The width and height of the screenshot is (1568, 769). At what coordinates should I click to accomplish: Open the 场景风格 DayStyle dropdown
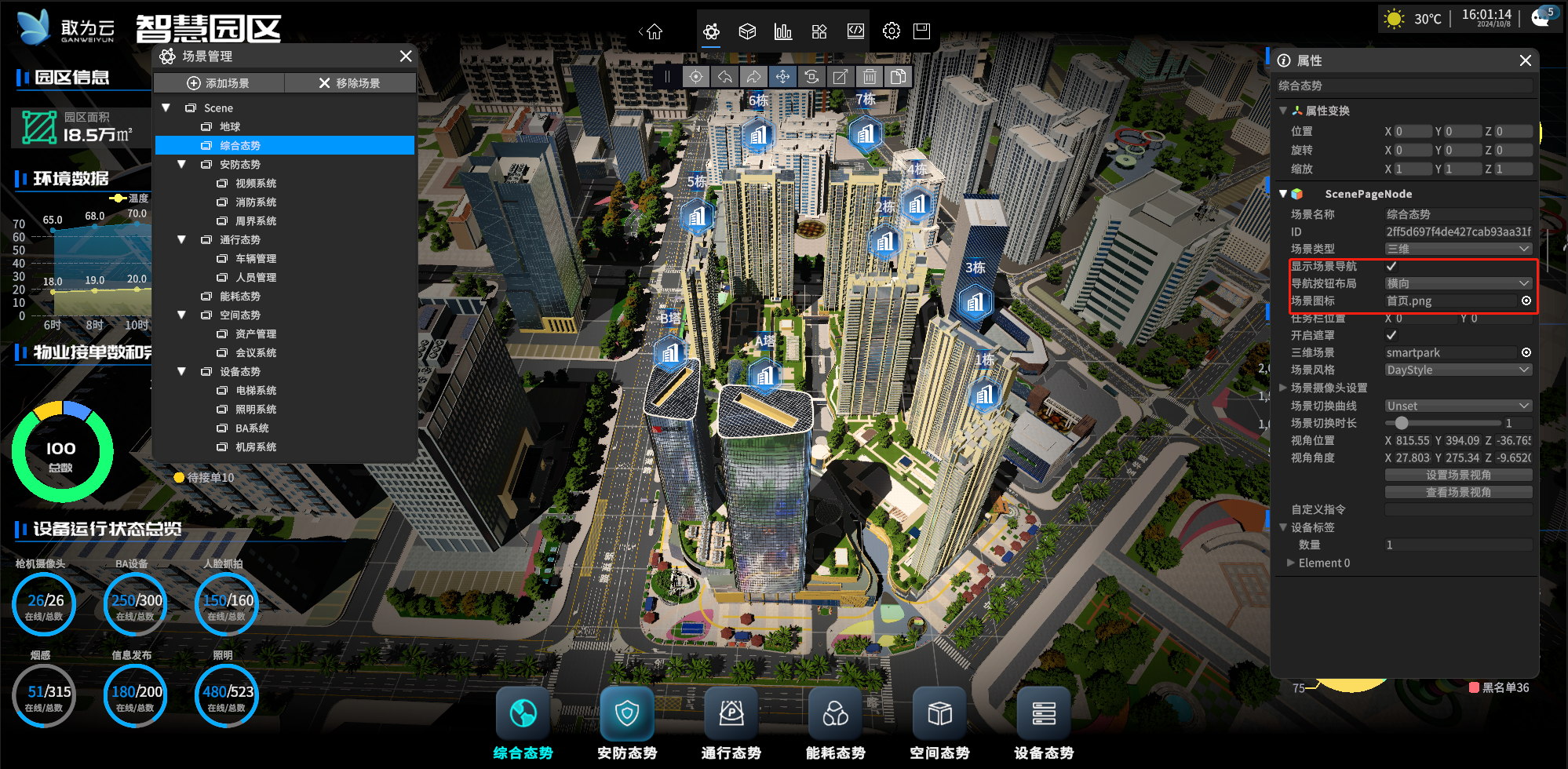pyautogui.click(x=1457, y=370)
